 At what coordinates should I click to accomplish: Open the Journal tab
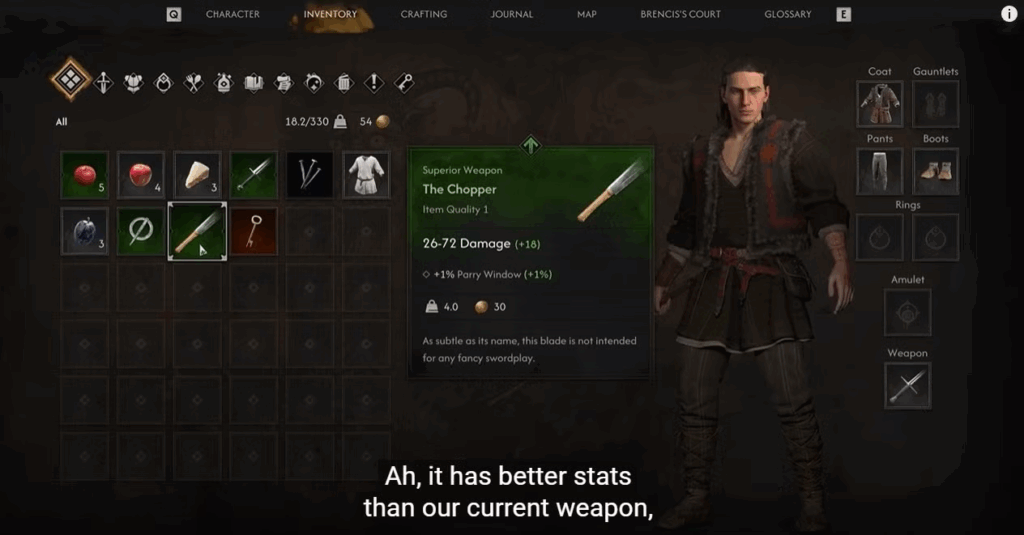pos(512,14)
